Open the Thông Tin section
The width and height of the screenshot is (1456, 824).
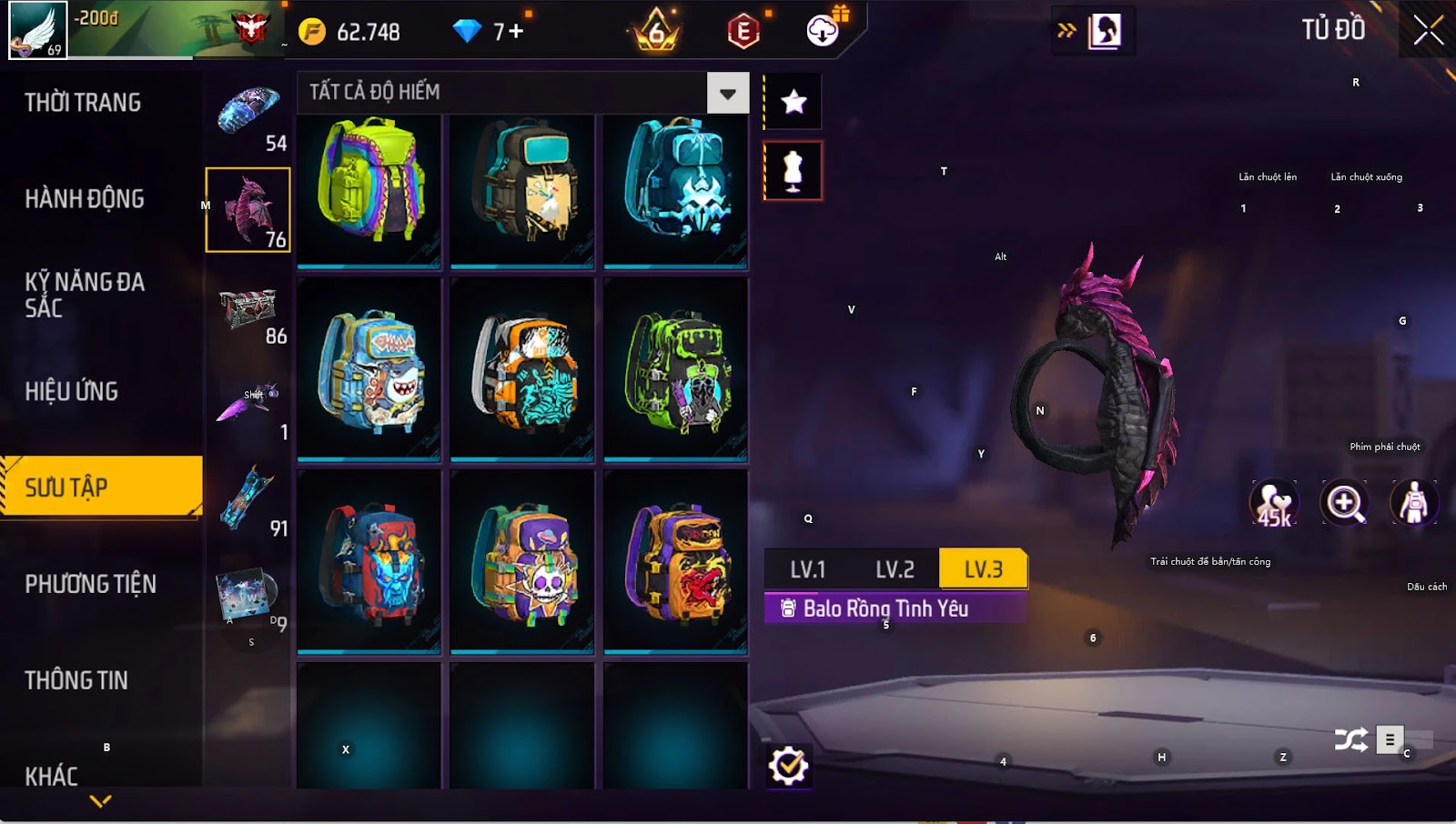(x=76, y=680)
